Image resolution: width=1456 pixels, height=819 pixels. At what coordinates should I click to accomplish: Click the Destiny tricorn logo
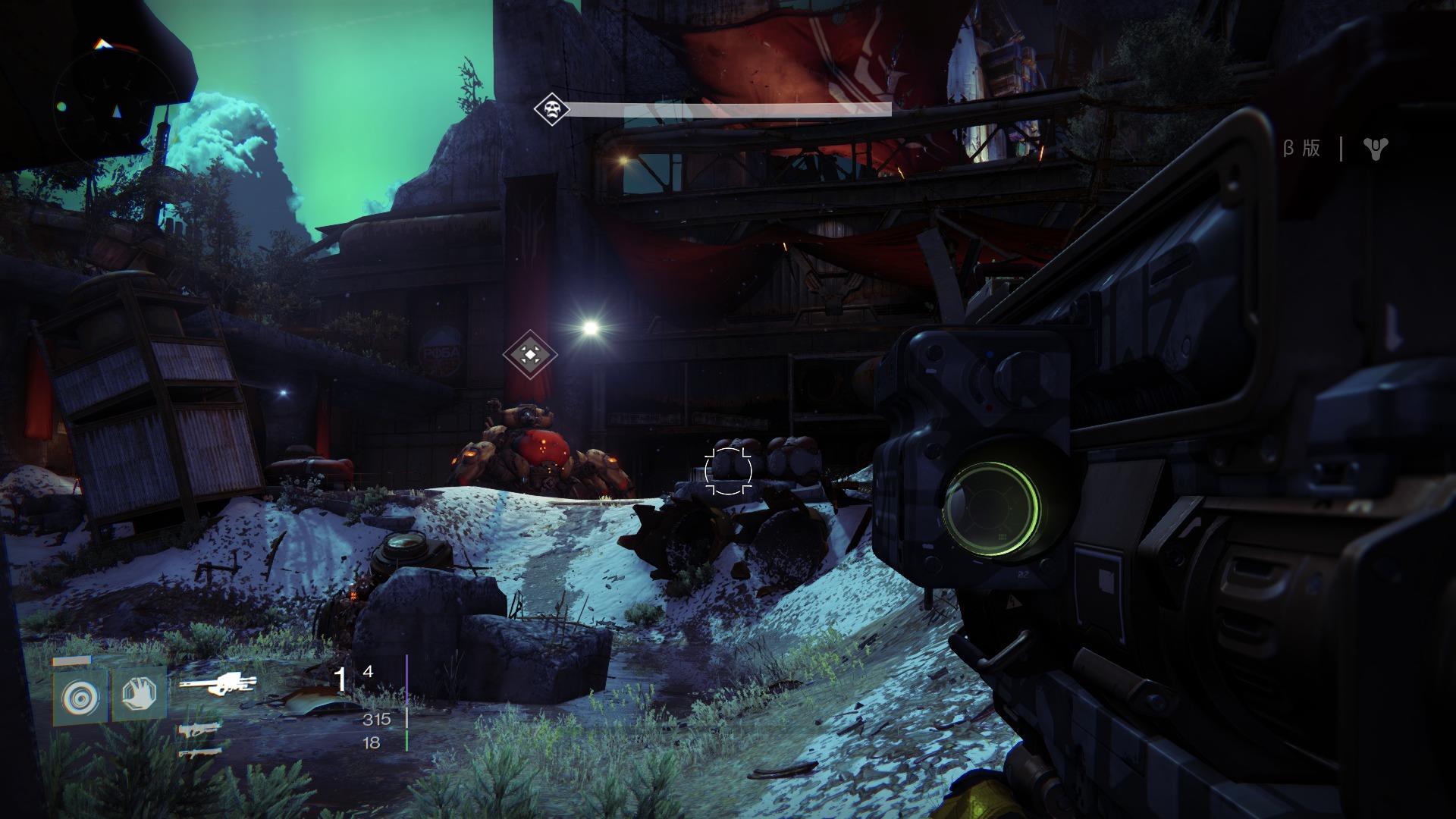pos(1374,149)
